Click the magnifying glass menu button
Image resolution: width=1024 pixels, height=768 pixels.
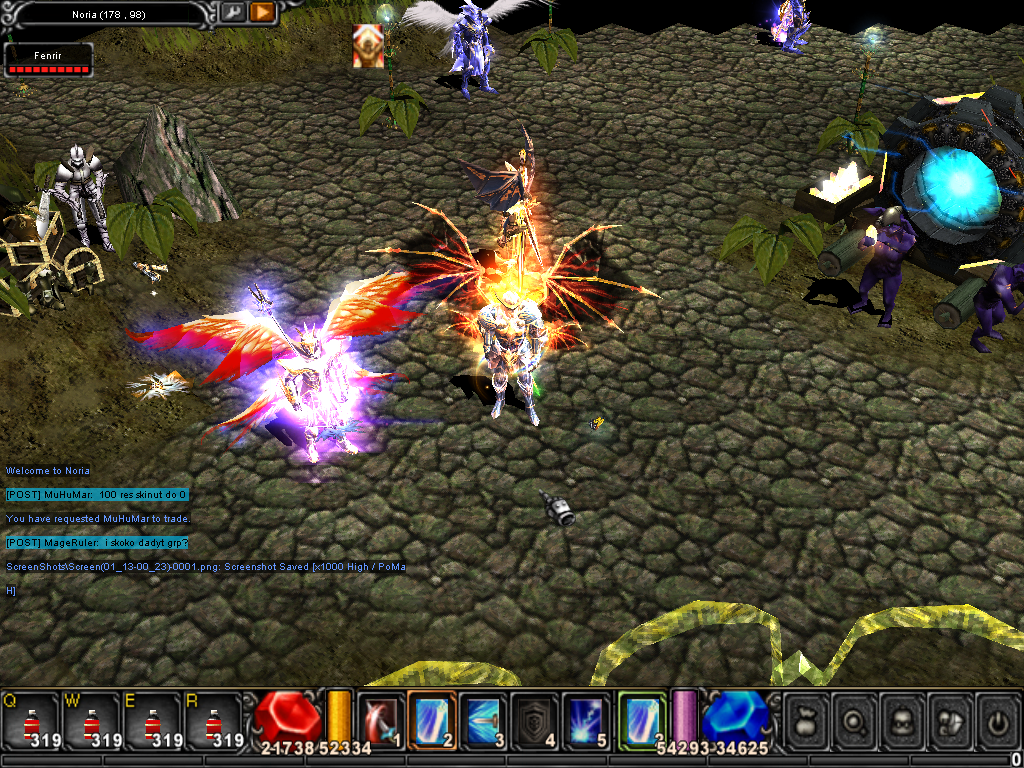[855, 721]
